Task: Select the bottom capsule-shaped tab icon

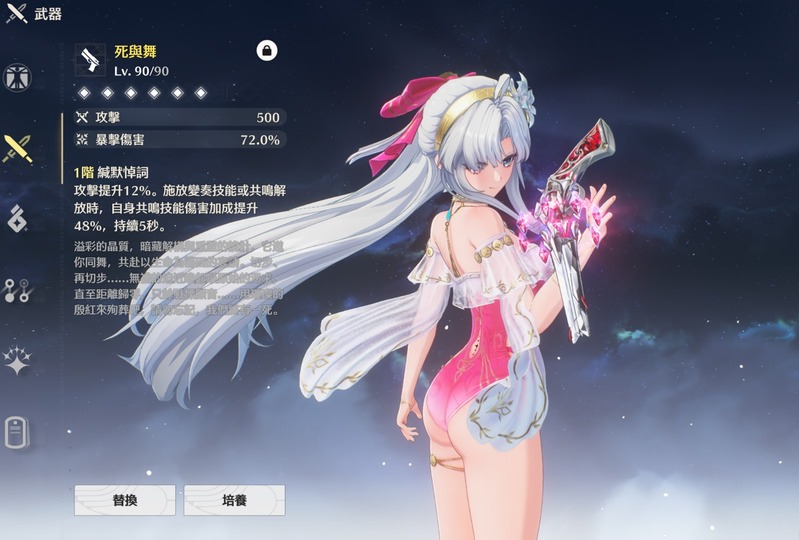Action: pyautogui.click(x=18, y=432)
